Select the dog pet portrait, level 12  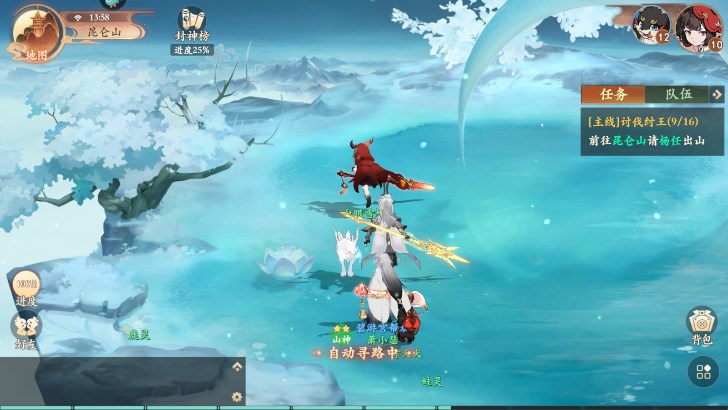pos(651,23)
